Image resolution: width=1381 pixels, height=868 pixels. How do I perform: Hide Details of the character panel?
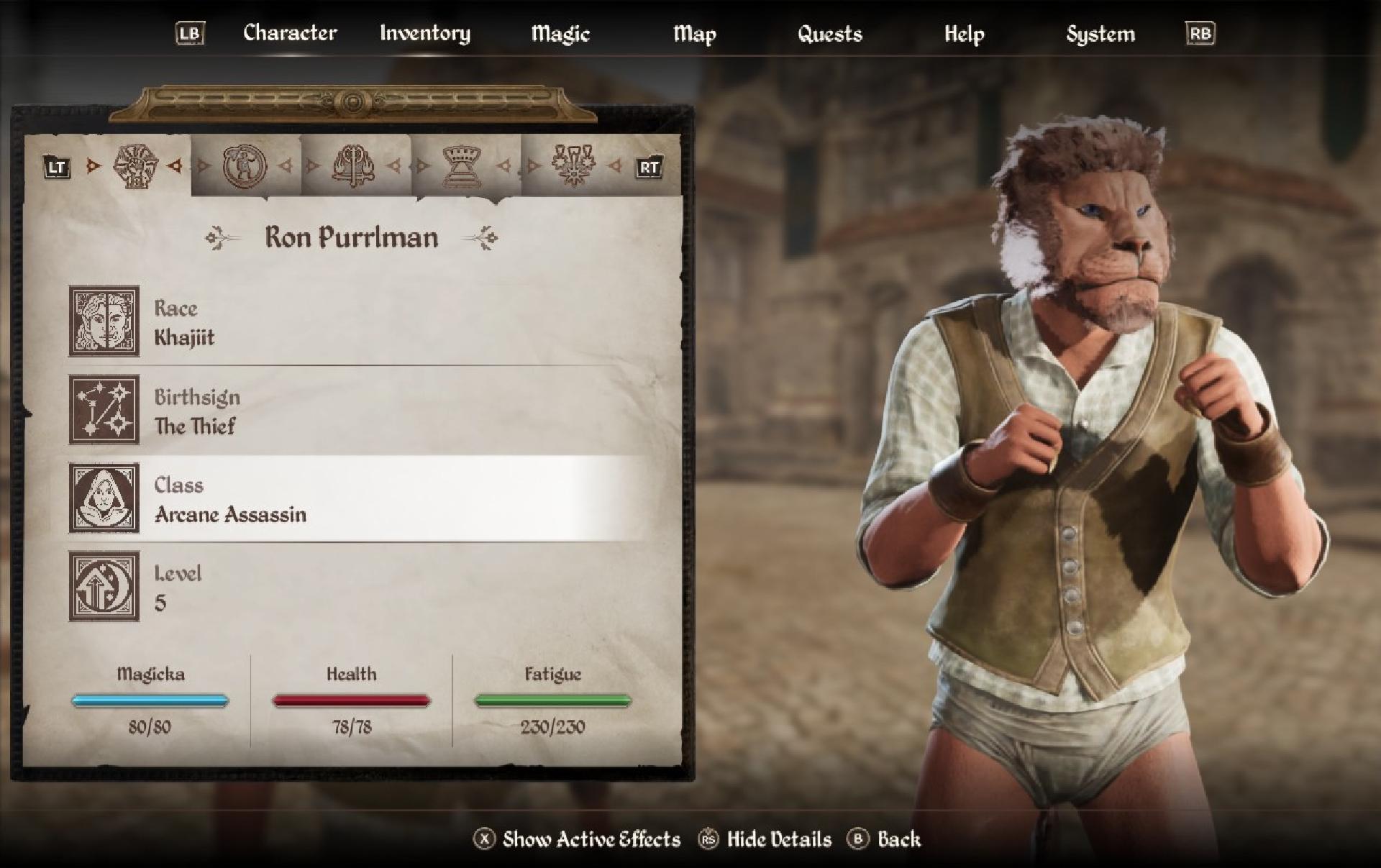tap(765, 839)
